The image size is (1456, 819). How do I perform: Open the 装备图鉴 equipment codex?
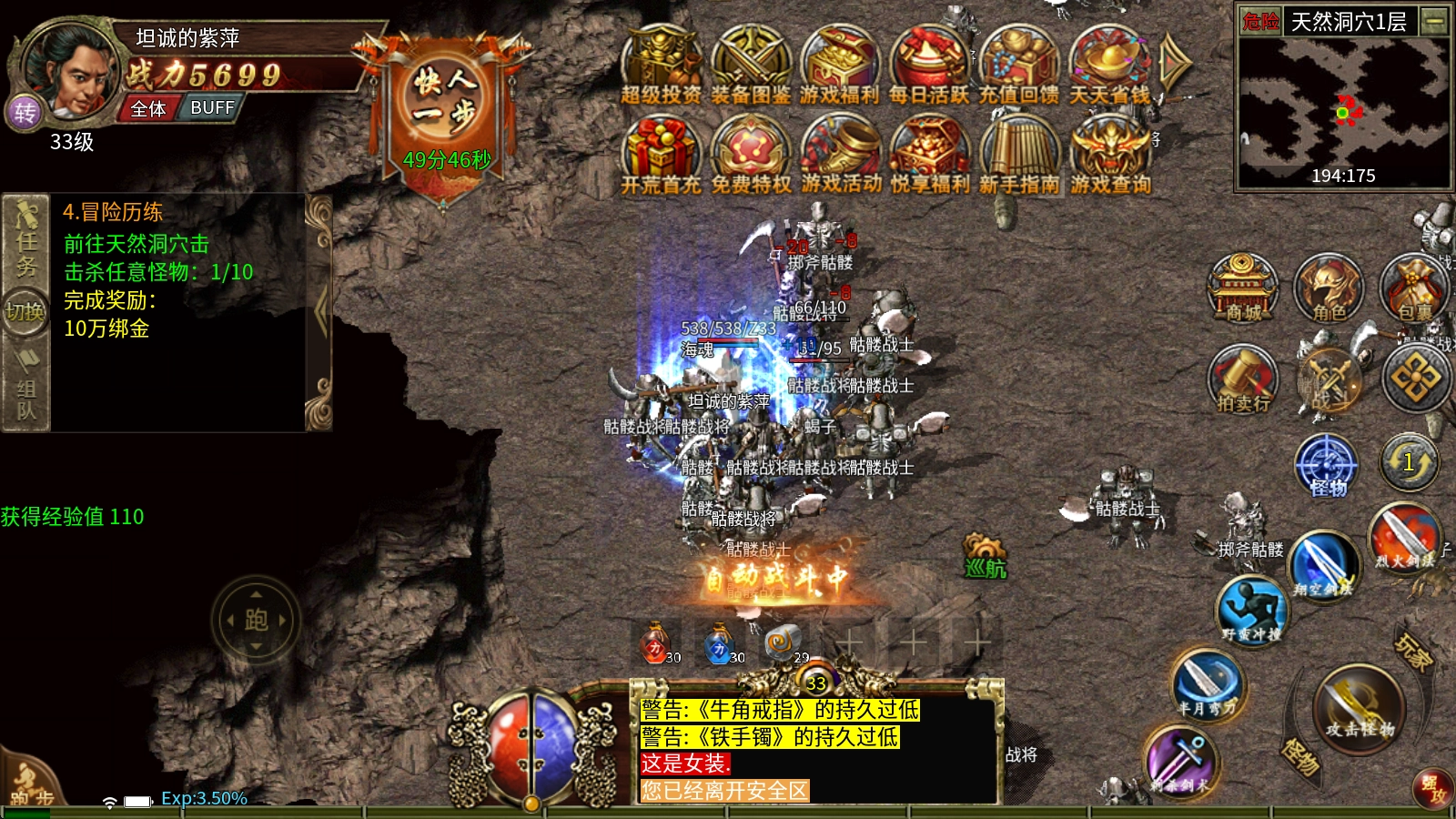coord(750,64)
